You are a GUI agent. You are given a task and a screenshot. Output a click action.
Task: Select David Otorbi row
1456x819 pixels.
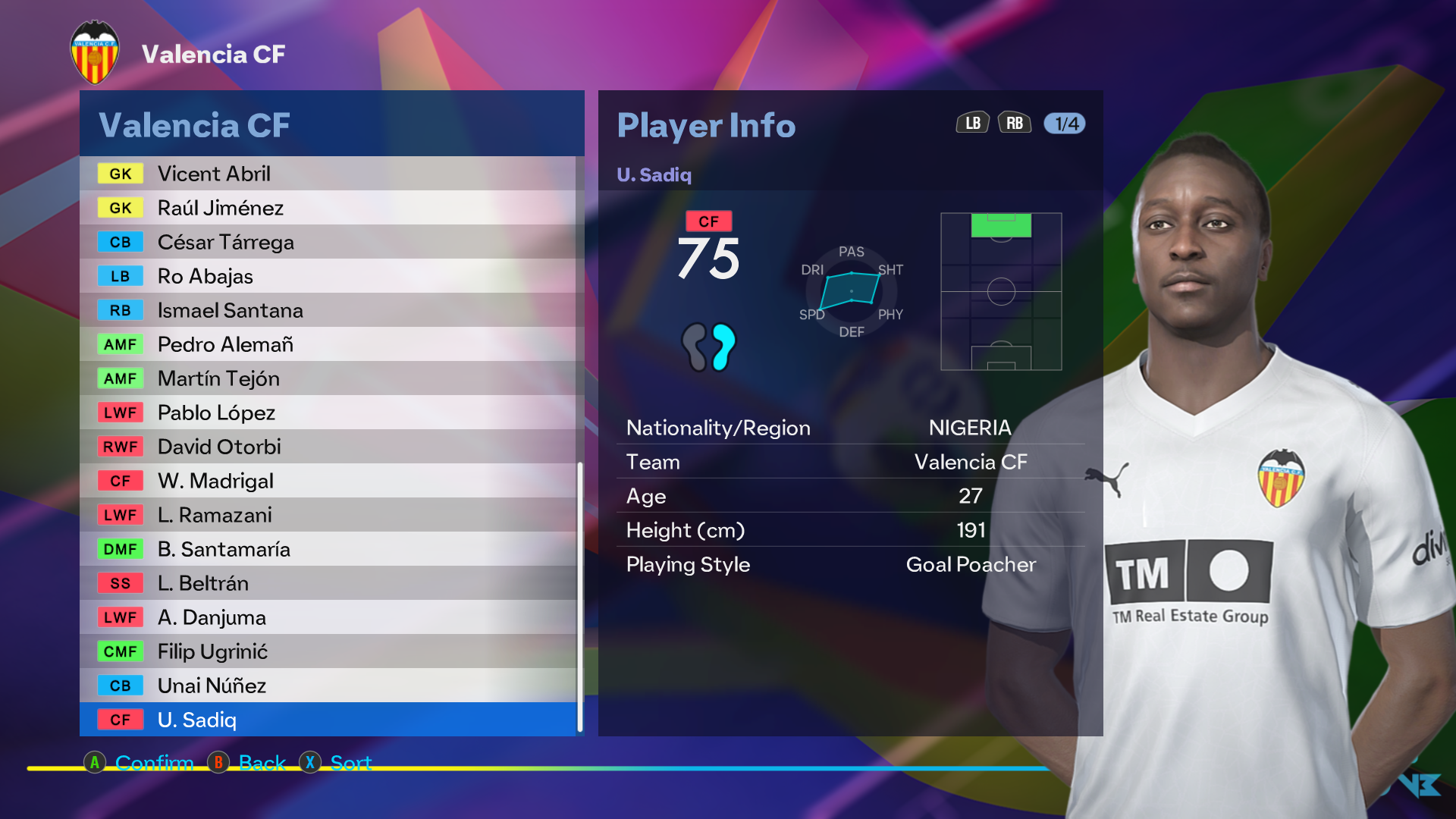(328, 447)
